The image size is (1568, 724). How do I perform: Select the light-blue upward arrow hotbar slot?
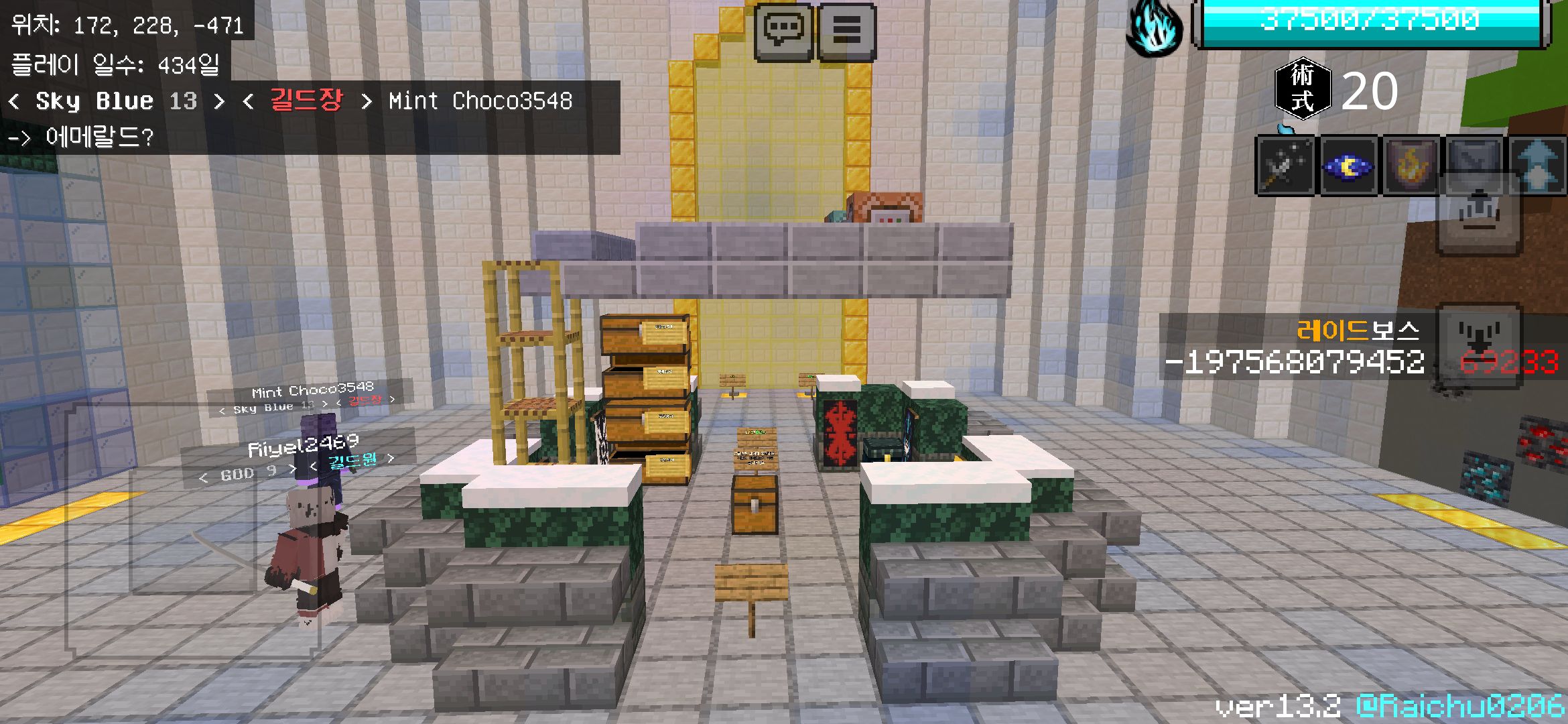pos(1539,164)
